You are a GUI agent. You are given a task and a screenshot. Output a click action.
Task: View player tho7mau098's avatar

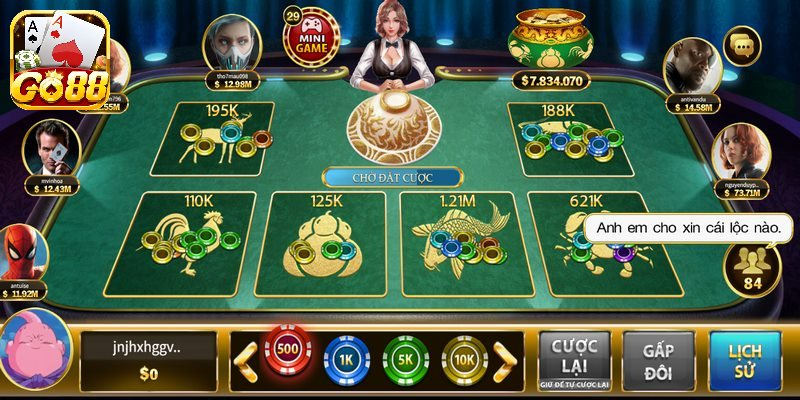232,44
